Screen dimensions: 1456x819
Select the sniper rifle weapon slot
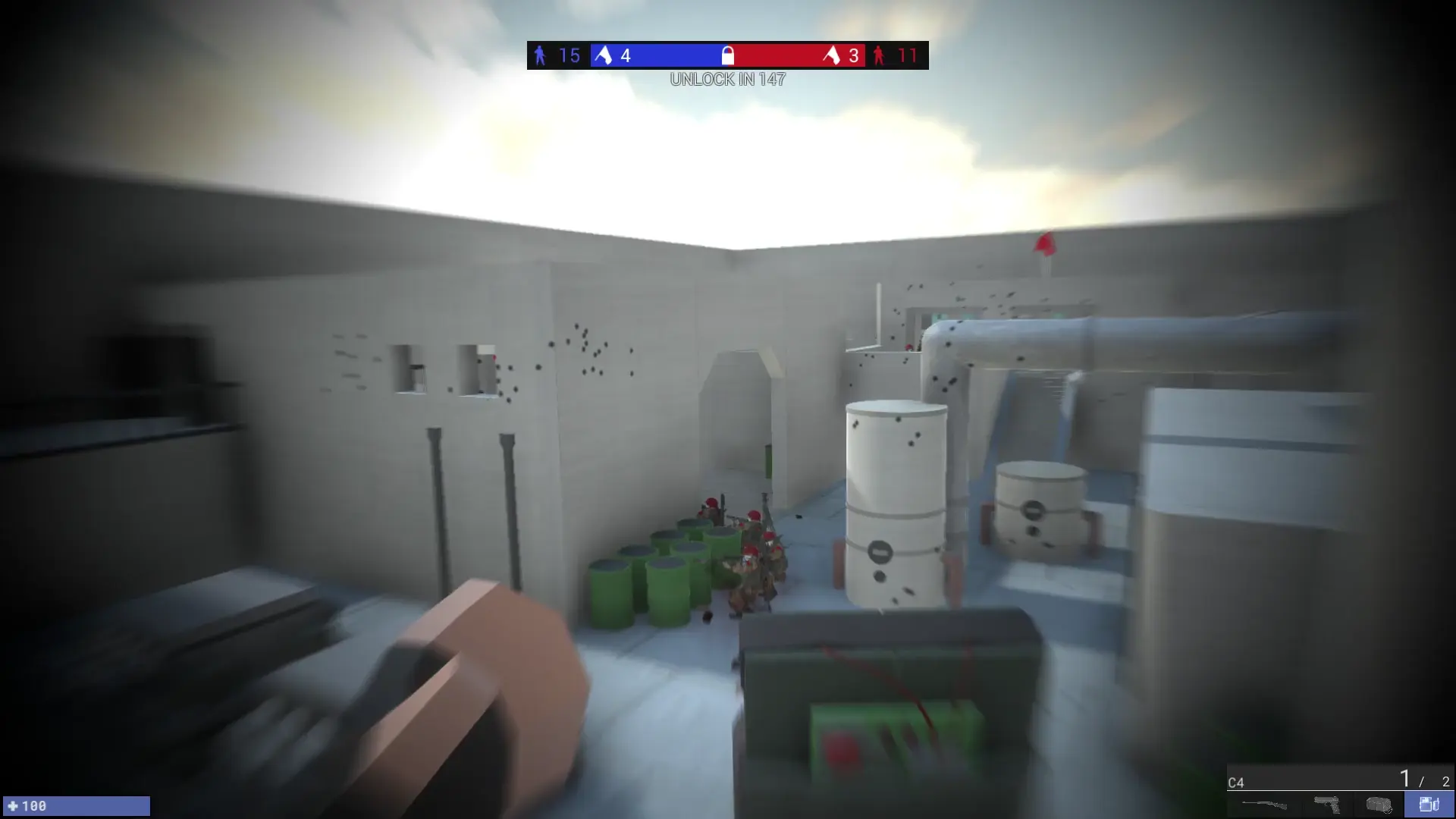tap(1264, 805)
